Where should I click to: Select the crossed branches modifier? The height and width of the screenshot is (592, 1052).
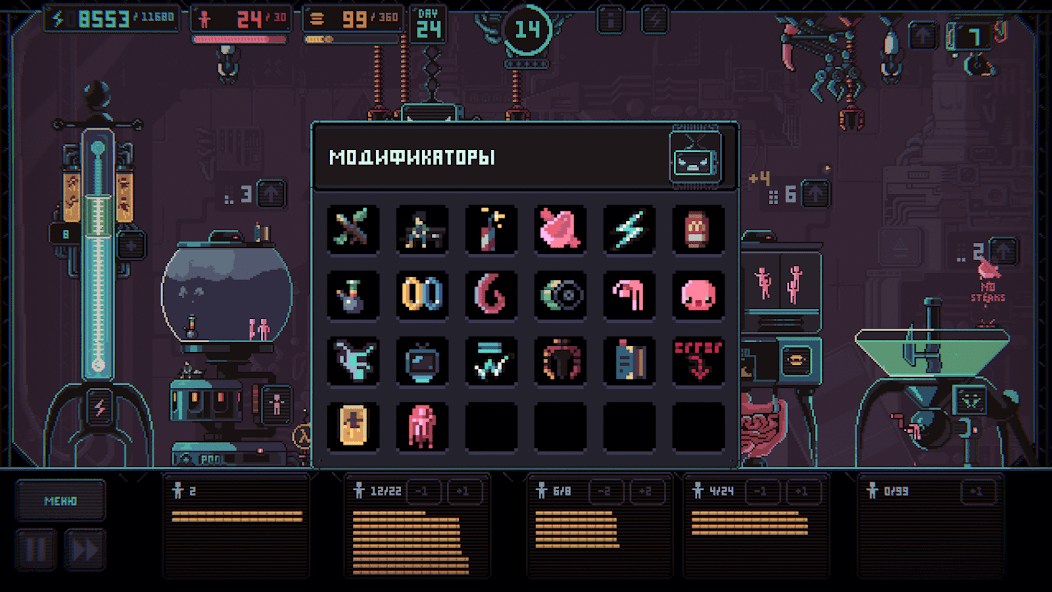(353, 229)
